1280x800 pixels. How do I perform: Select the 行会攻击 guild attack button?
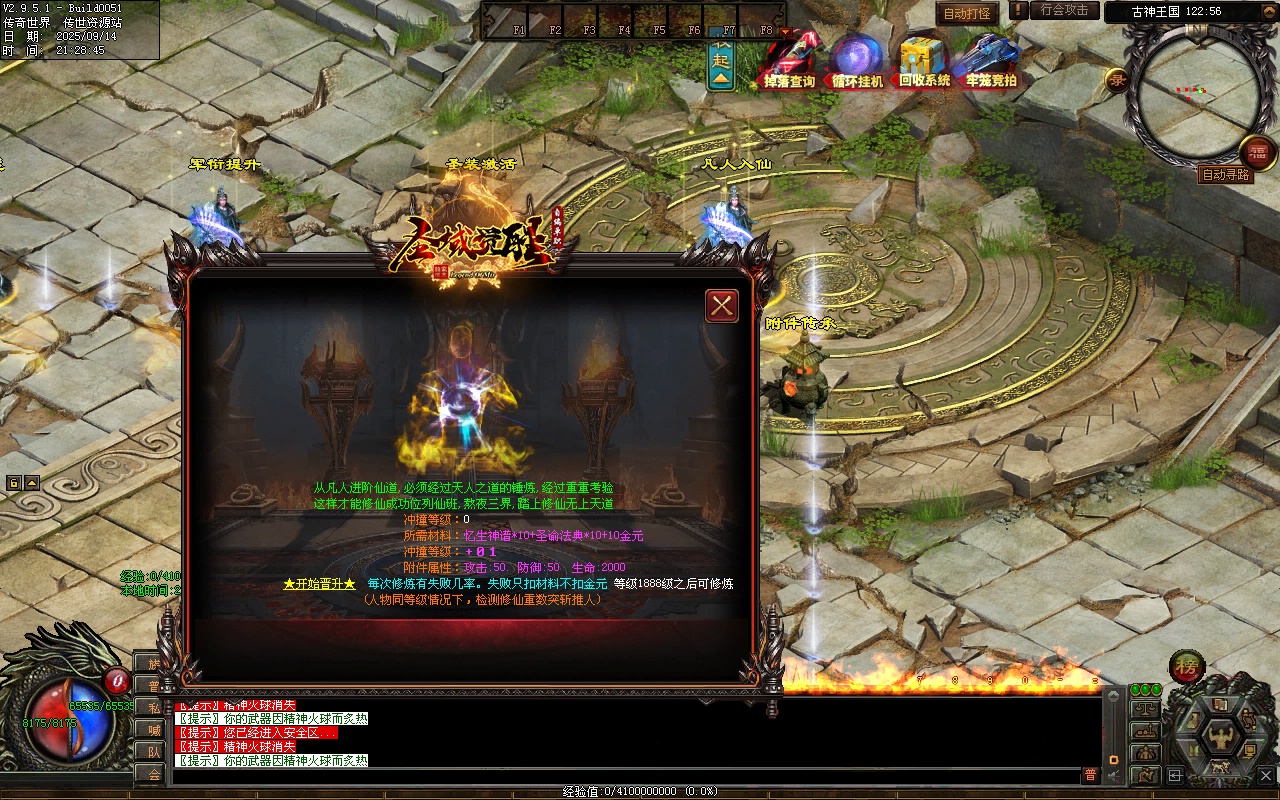coord(1063,10)
